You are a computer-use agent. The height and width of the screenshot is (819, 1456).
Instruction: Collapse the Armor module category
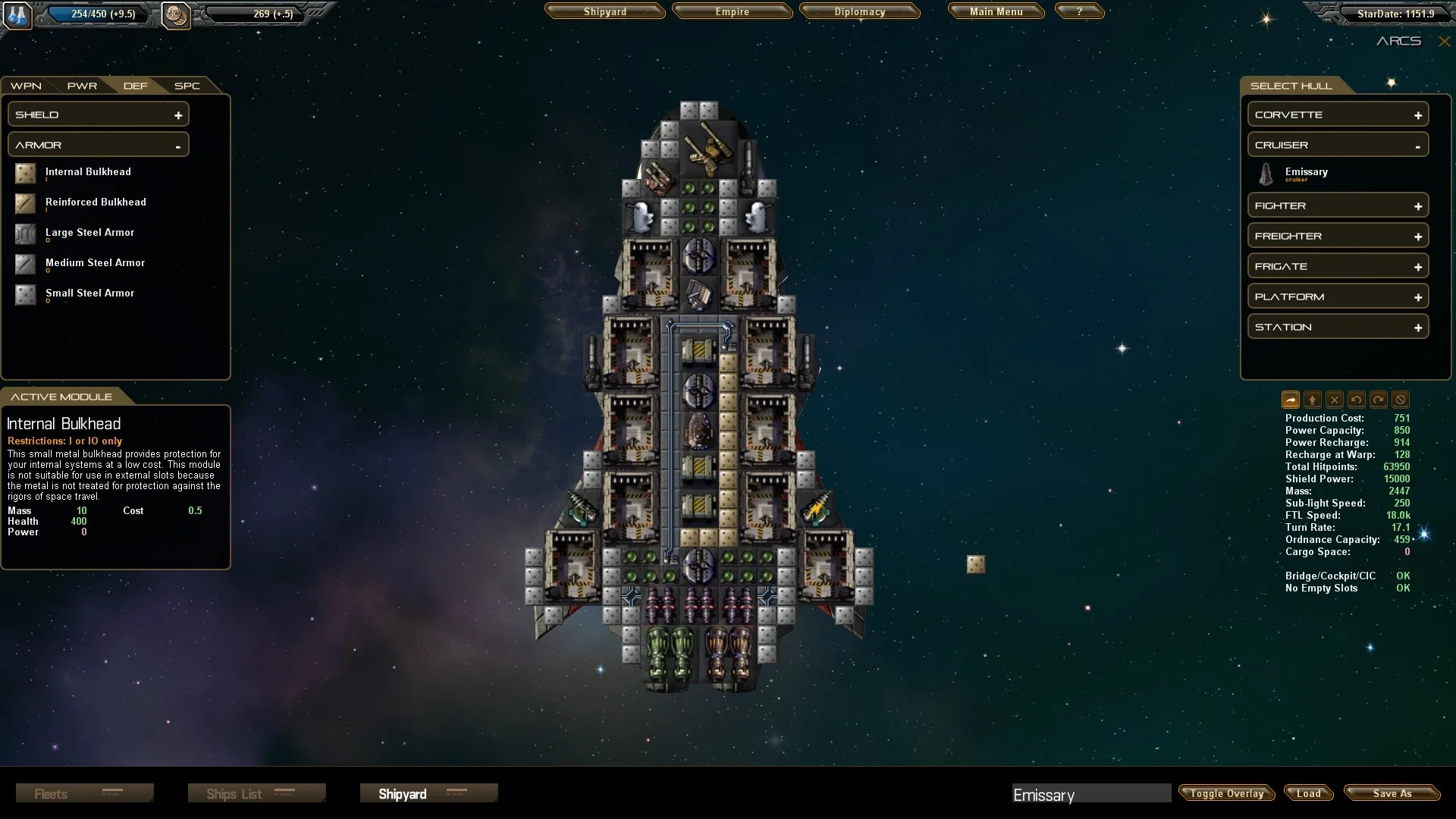(x=99, y=145)
